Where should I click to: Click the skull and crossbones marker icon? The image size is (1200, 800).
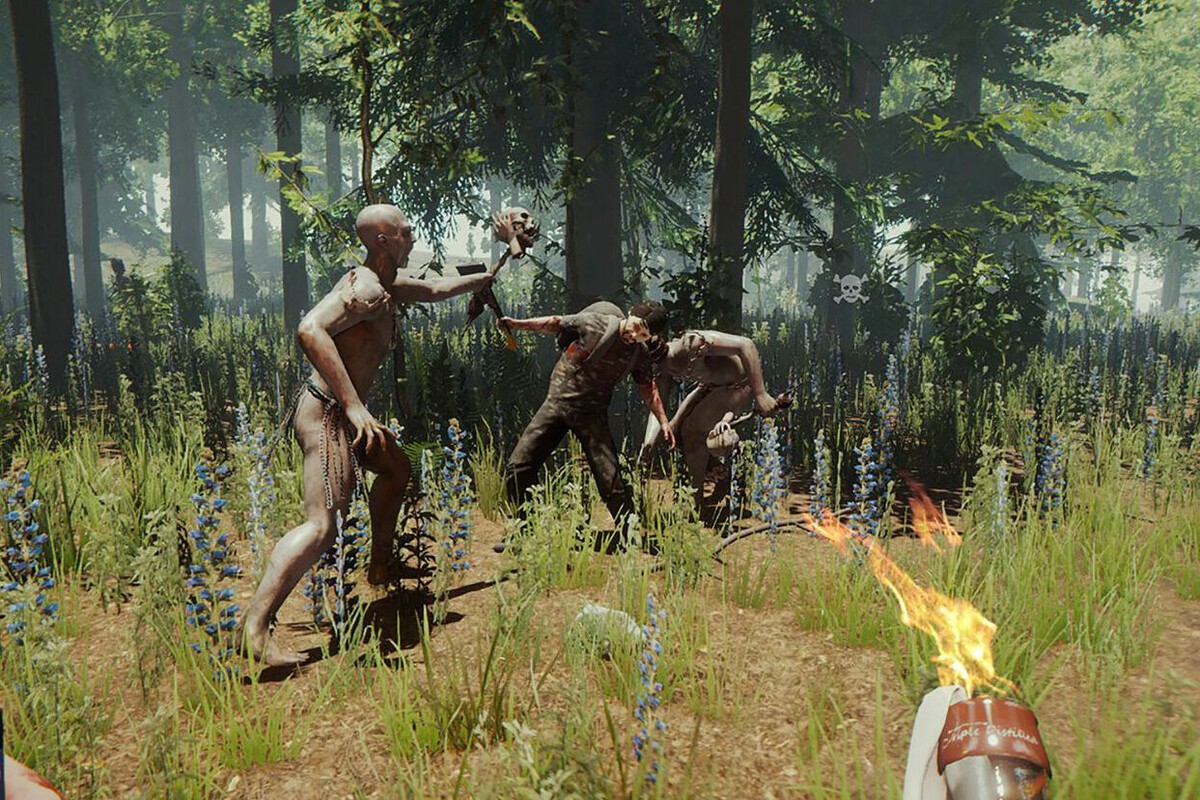tap(850, 288)
